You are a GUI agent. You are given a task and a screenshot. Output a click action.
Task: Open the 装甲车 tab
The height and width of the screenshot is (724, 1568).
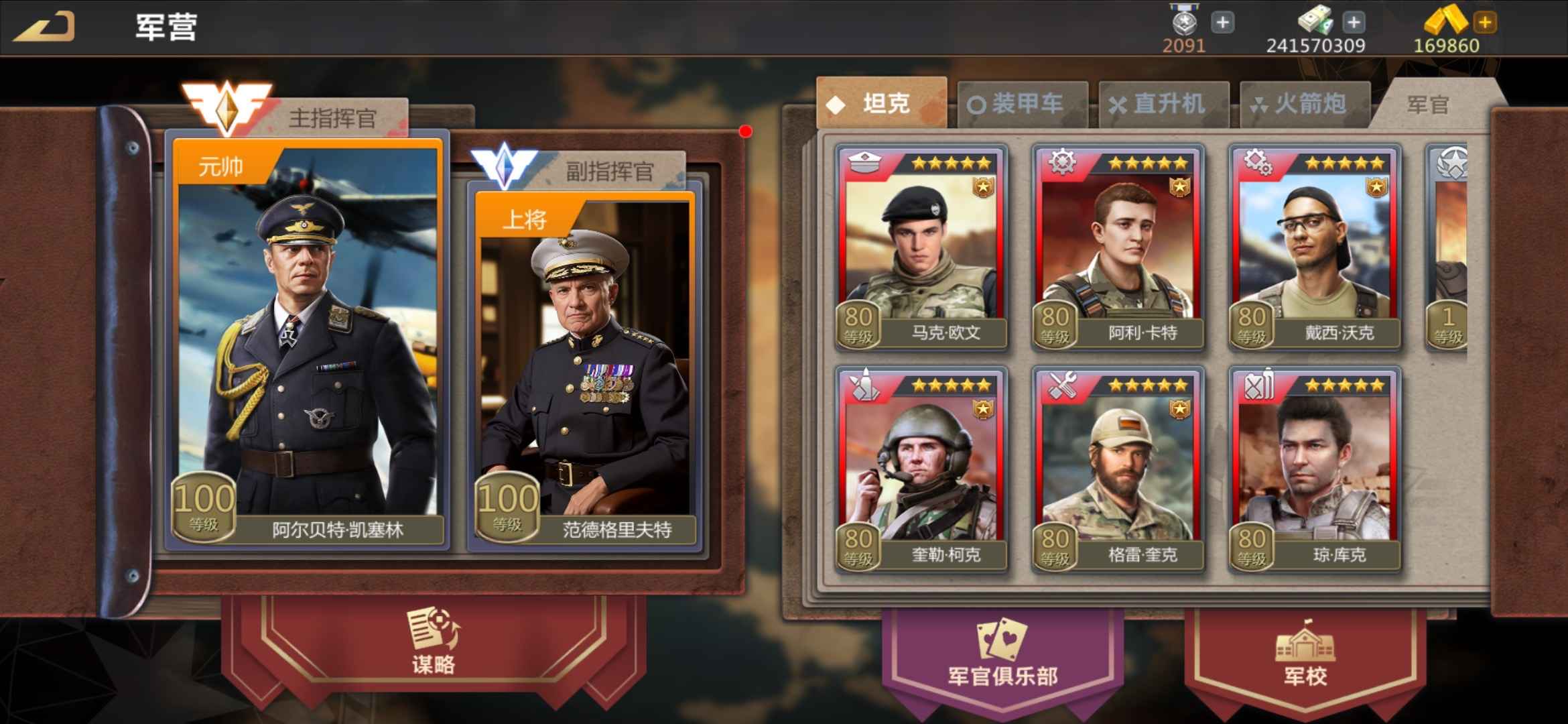(1022, 104)
